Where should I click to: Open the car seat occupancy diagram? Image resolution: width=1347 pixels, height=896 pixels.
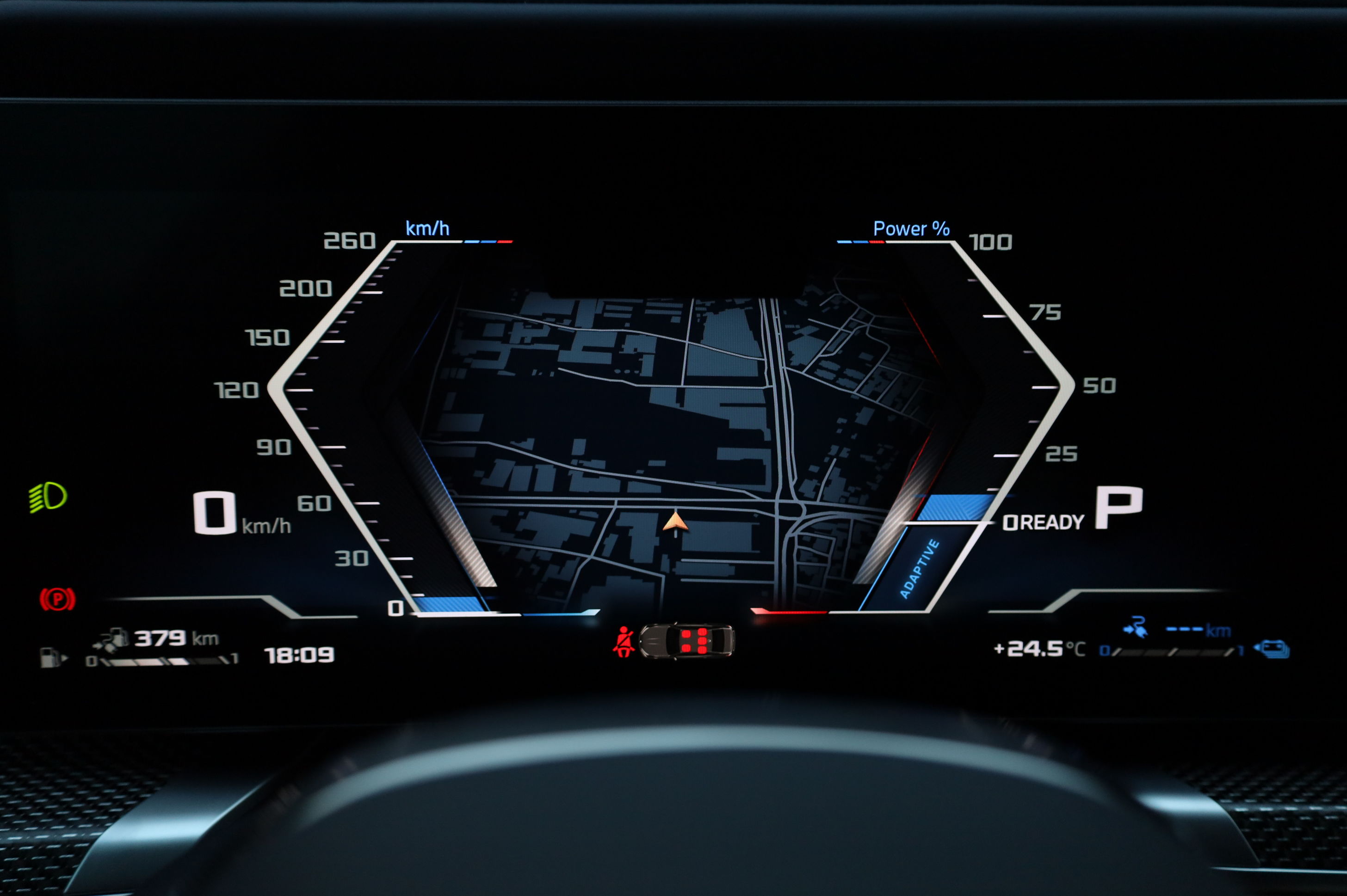coord(686,640)
